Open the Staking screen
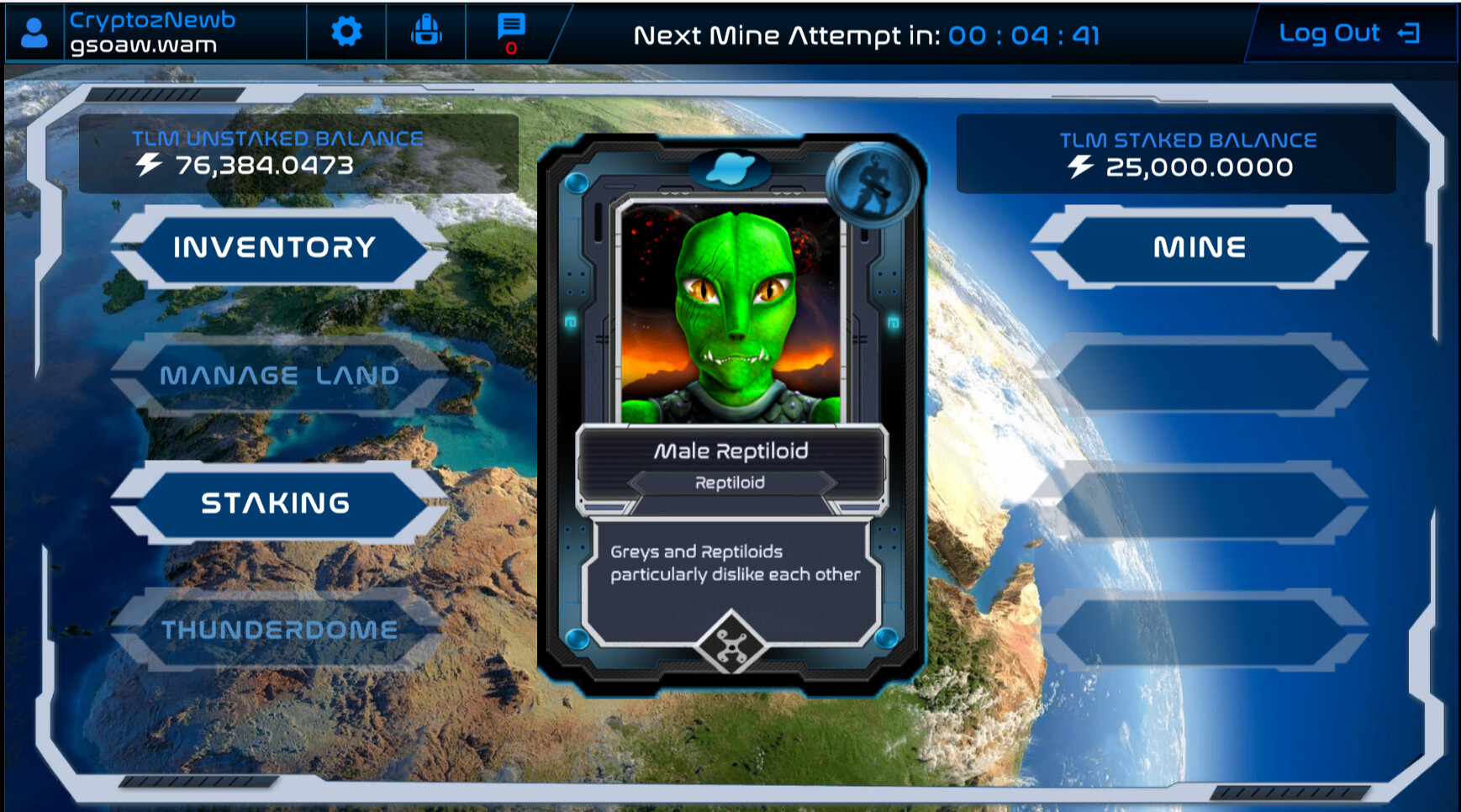1461x812 pixels. point(275,502)
